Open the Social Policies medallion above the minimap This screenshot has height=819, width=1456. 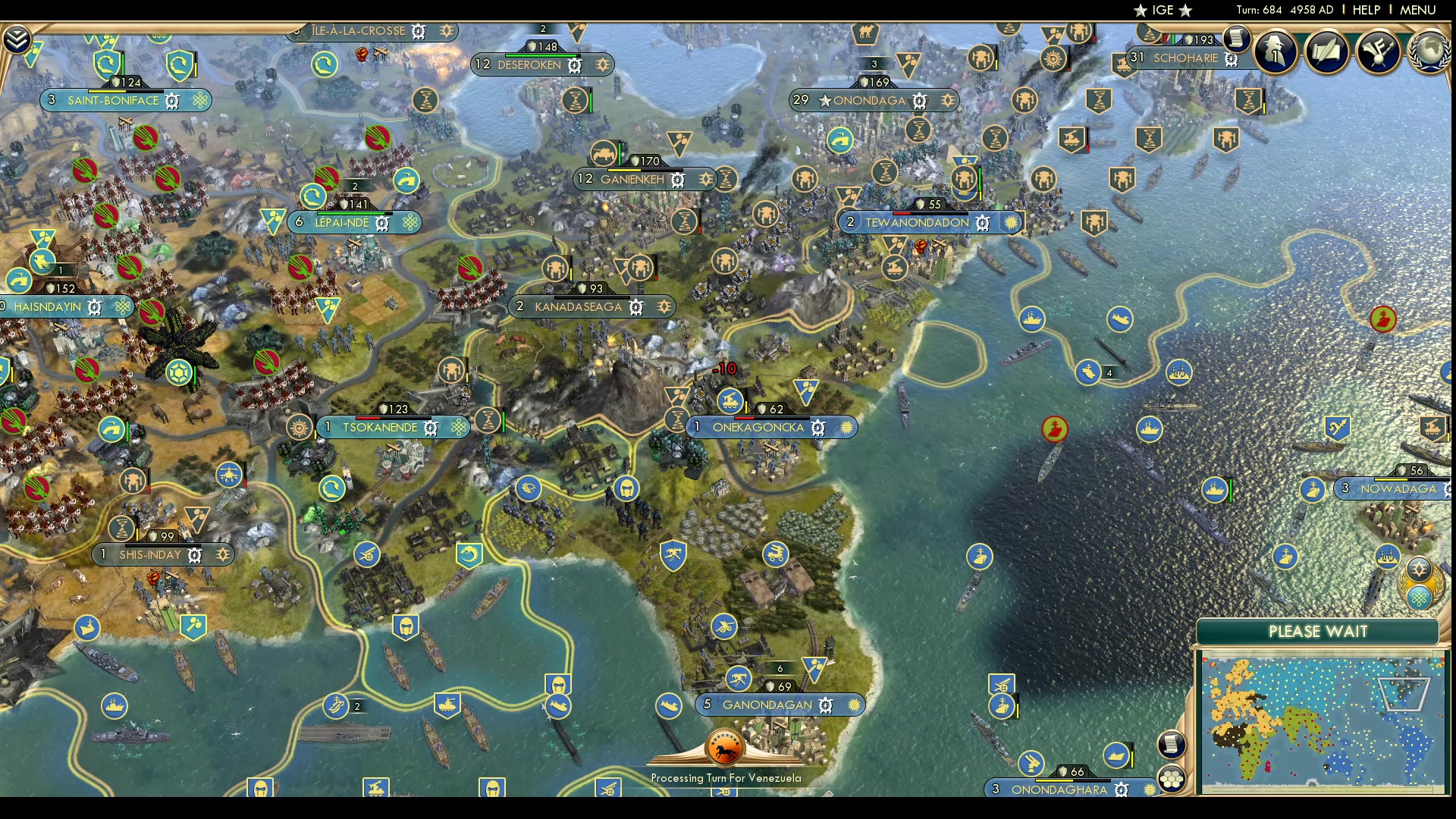coord(1418,566)
